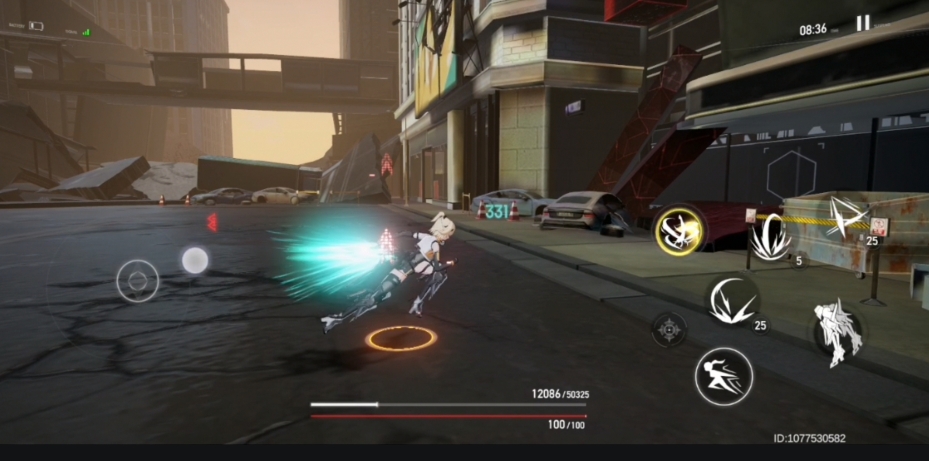Tap the mech character ultimate icon
This screenshot has height=461, width=929.
(x=837, y=331)
